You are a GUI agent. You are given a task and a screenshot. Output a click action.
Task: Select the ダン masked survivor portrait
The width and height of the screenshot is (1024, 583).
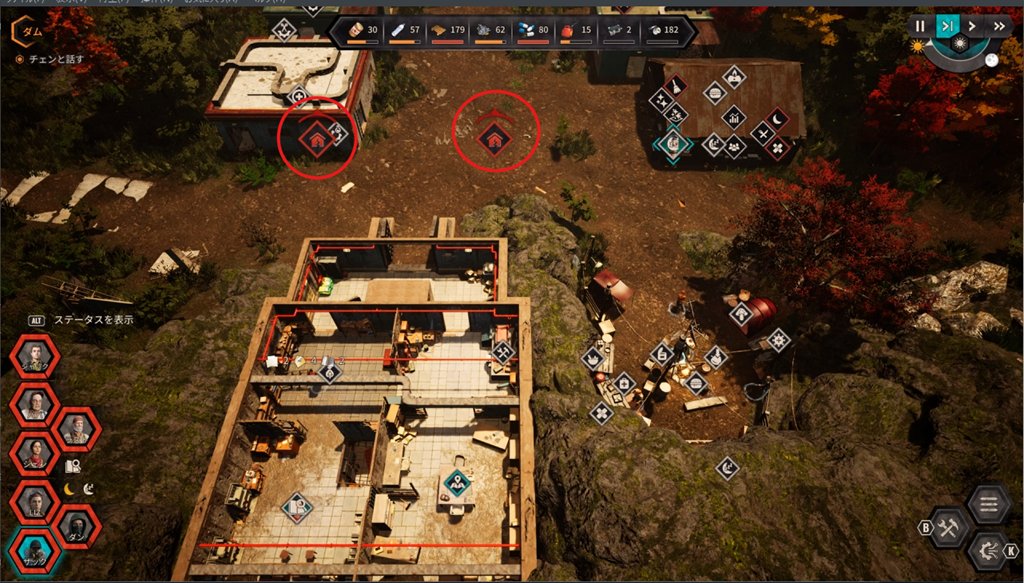[77, 527]
